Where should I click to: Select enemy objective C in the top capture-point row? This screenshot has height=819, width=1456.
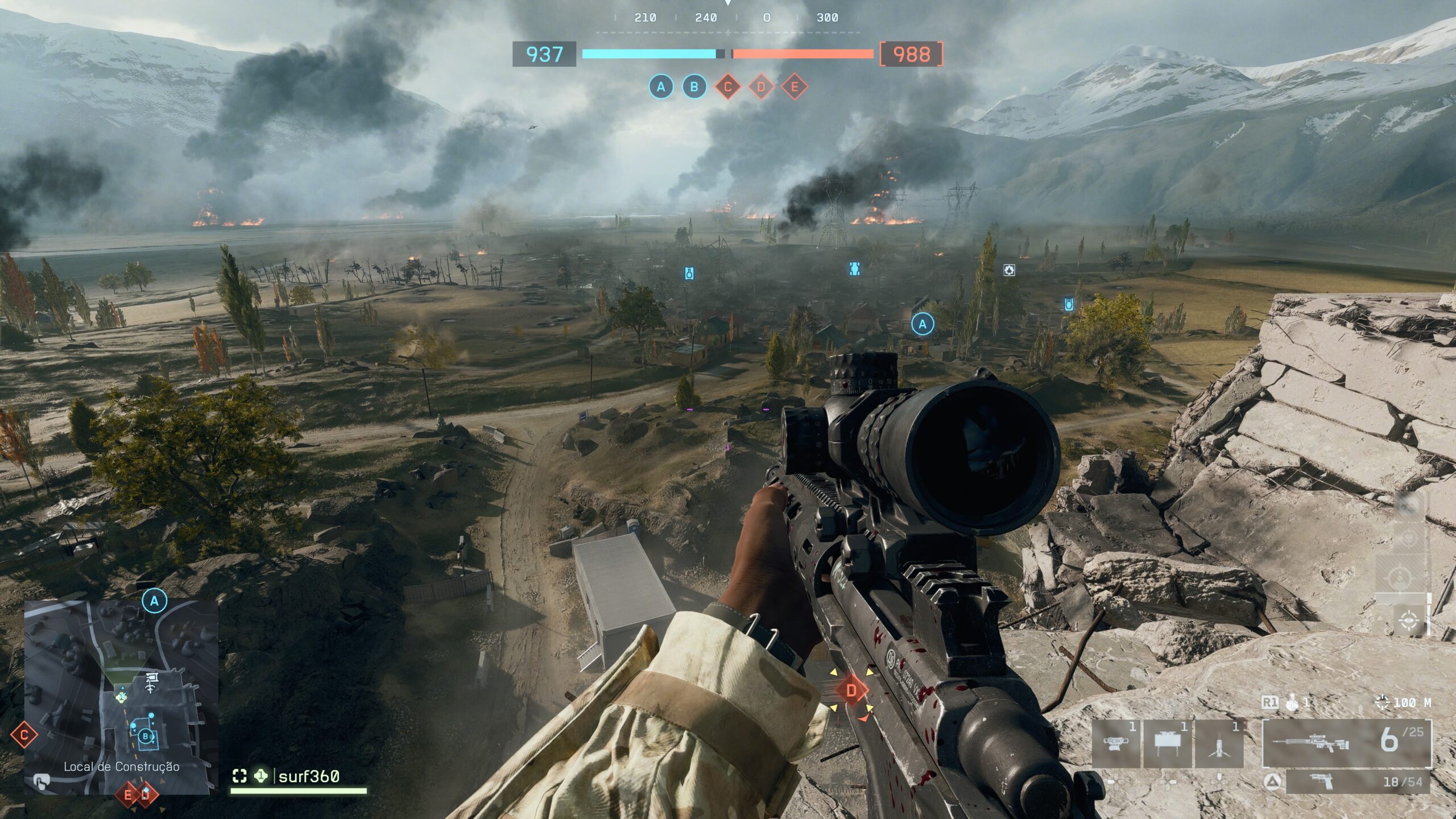[x=727, y=87]
